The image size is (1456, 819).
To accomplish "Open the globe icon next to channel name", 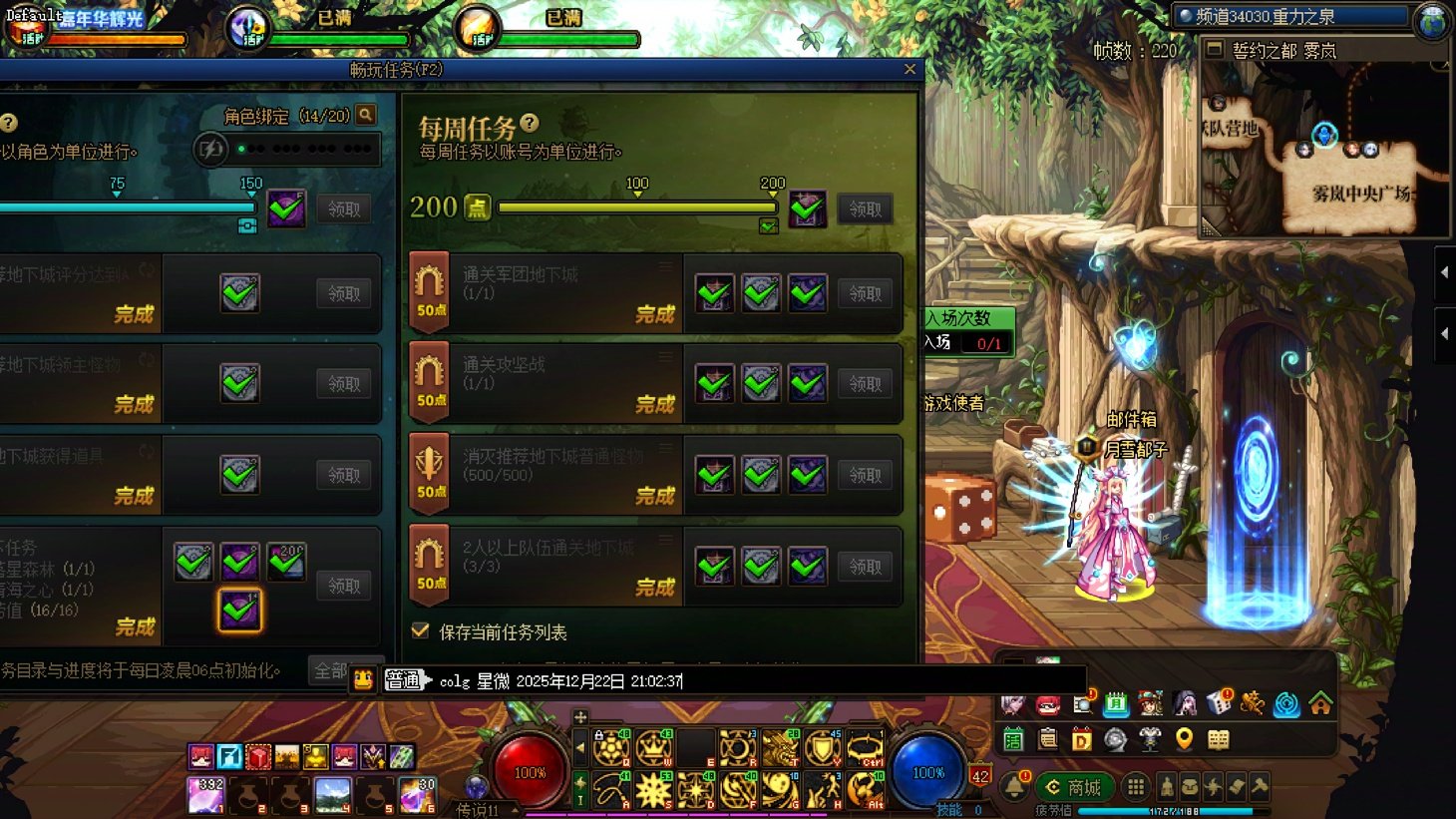I will pyautogui.click(x=1432, y=20).
